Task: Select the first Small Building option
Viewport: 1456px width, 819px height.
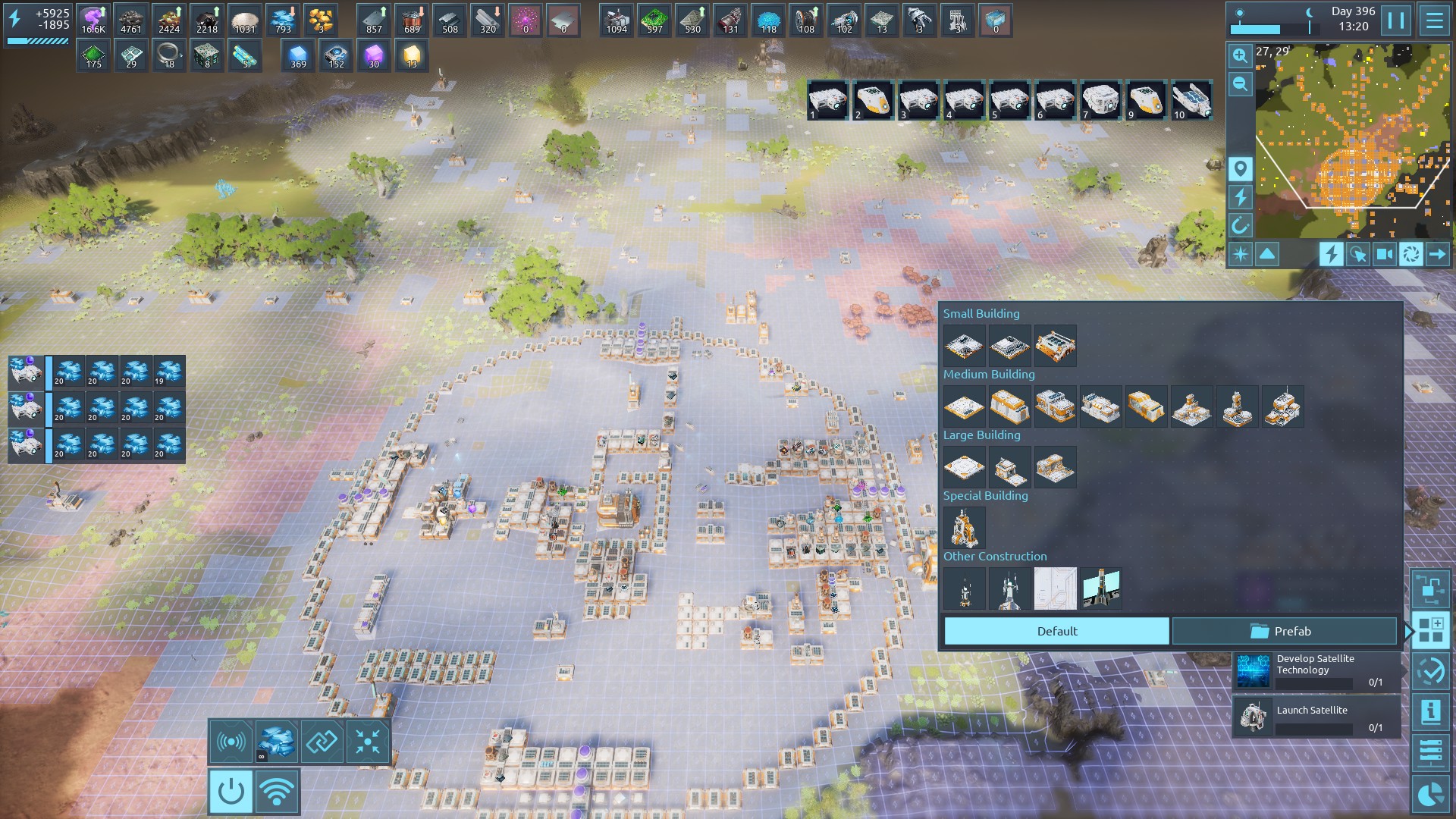Action: 964,346
